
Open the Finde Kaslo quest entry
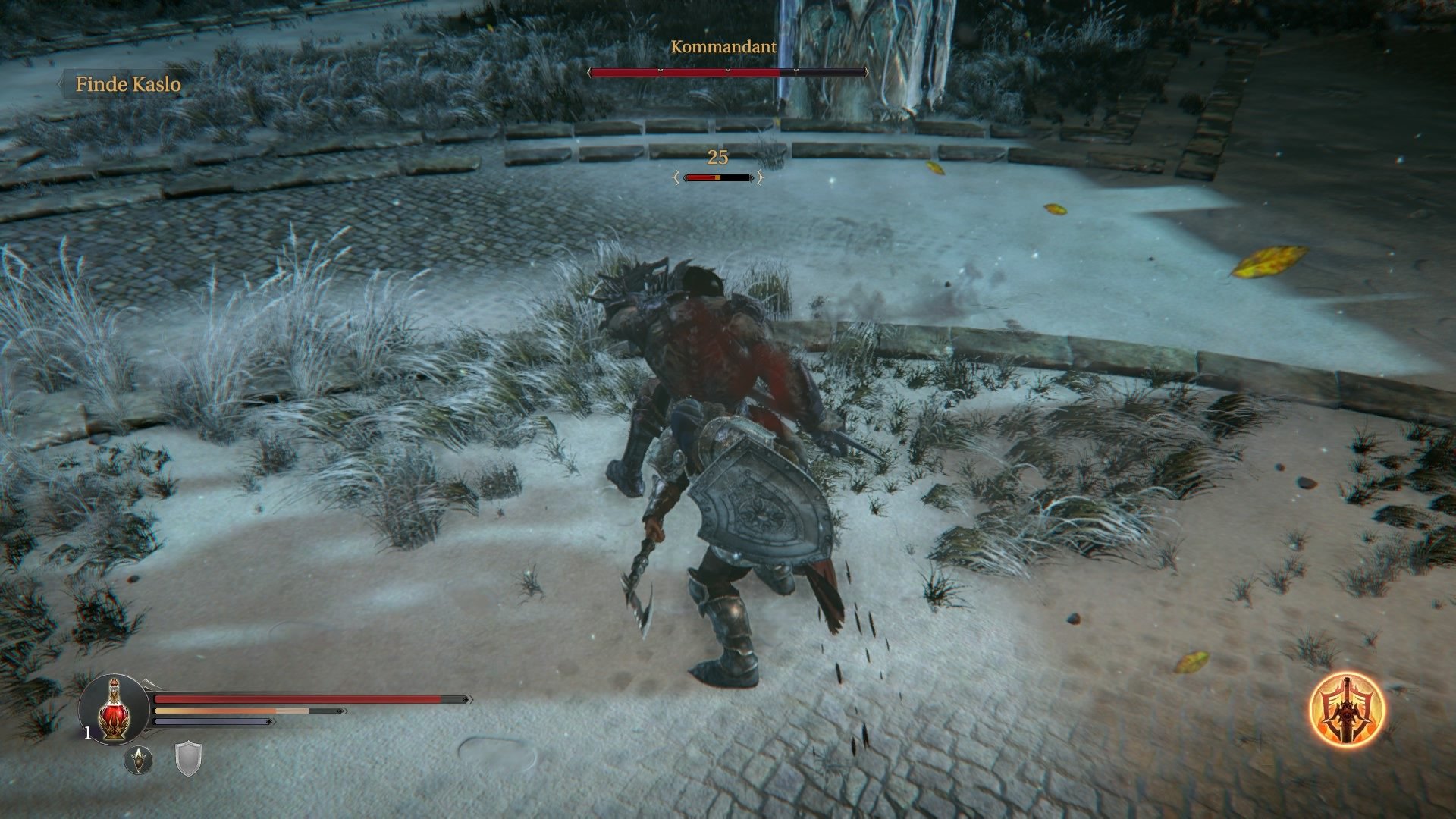tap(128, 86)
